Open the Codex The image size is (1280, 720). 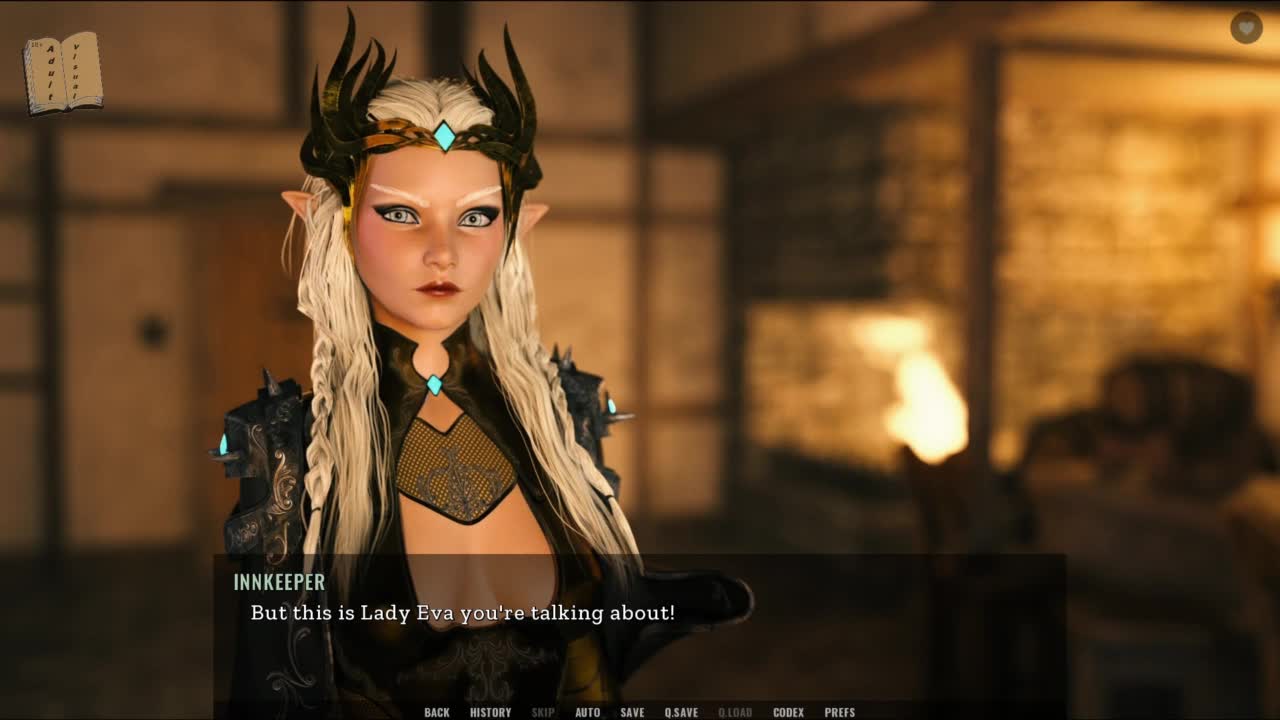788,712
